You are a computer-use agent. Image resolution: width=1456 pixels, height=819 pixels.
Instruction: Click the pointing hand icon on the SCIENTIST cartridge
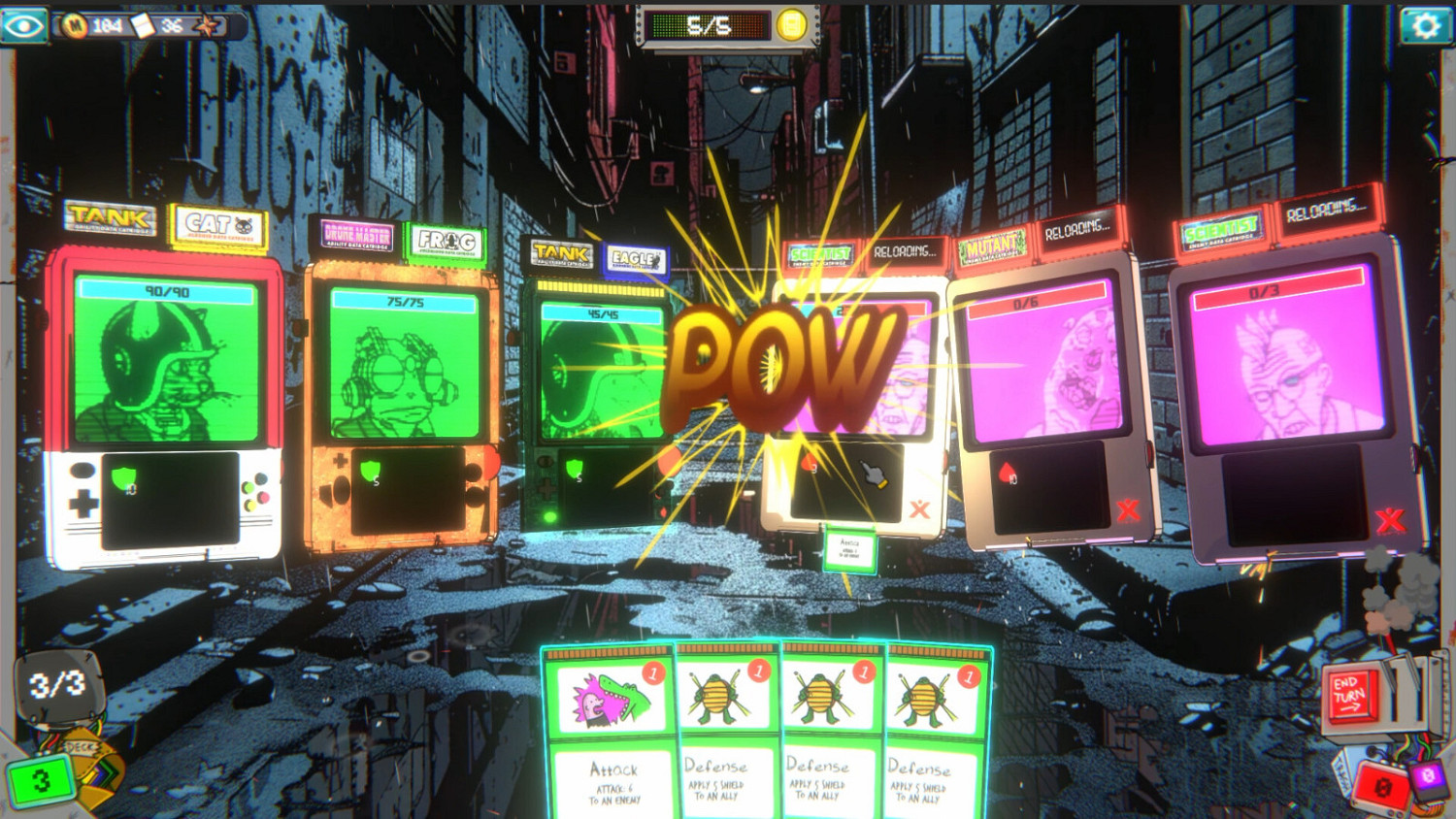872,473
